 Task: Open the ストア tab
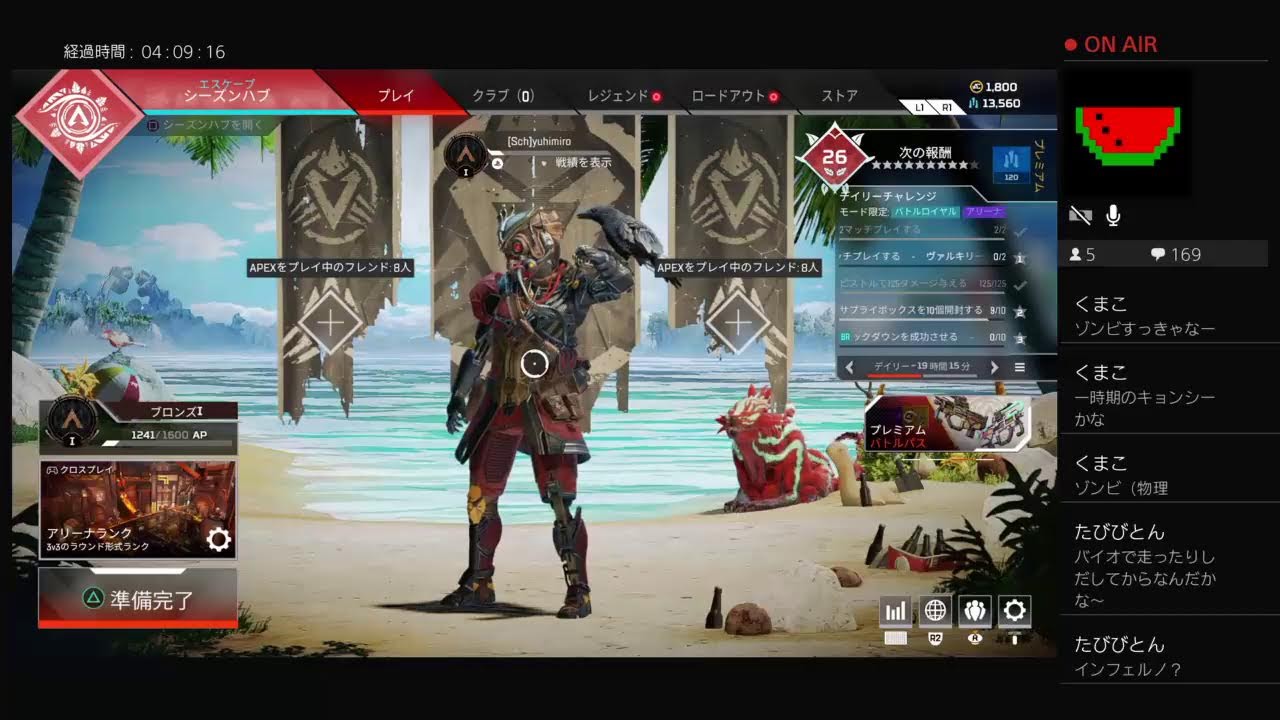pos(838,95)
